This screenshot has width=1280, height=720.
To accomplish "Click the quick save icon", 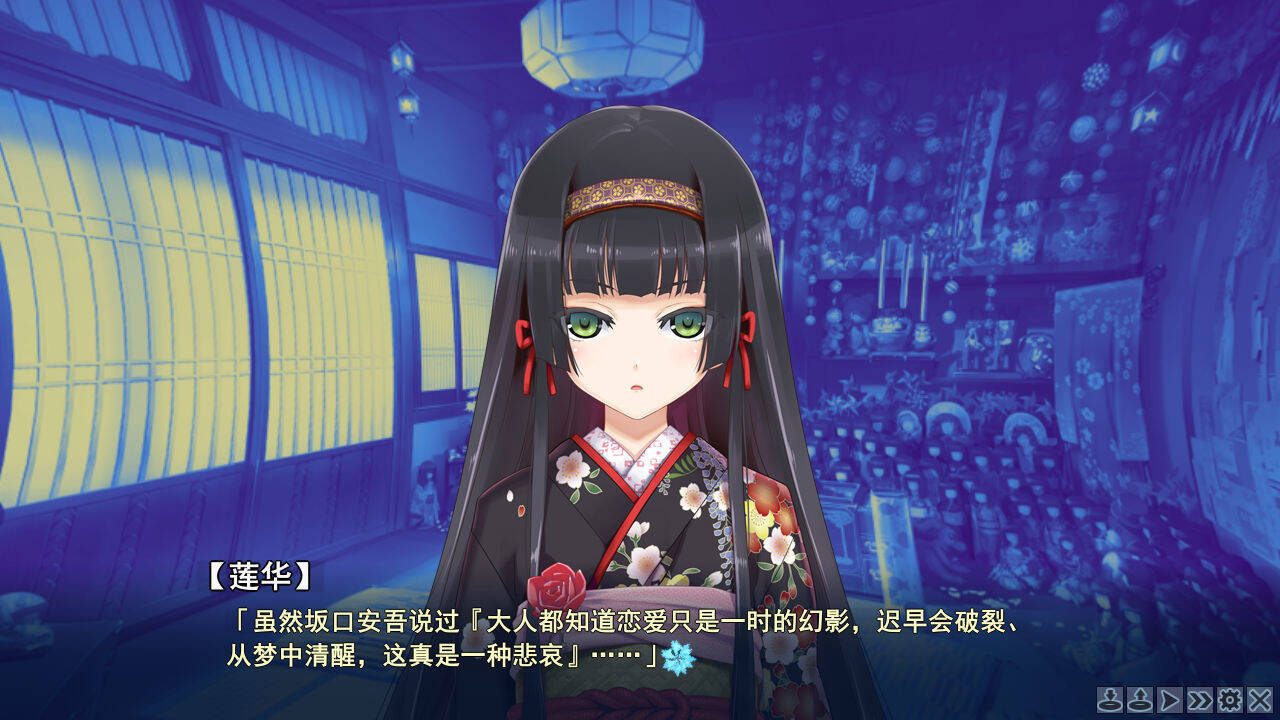I will click(1110, 702).
